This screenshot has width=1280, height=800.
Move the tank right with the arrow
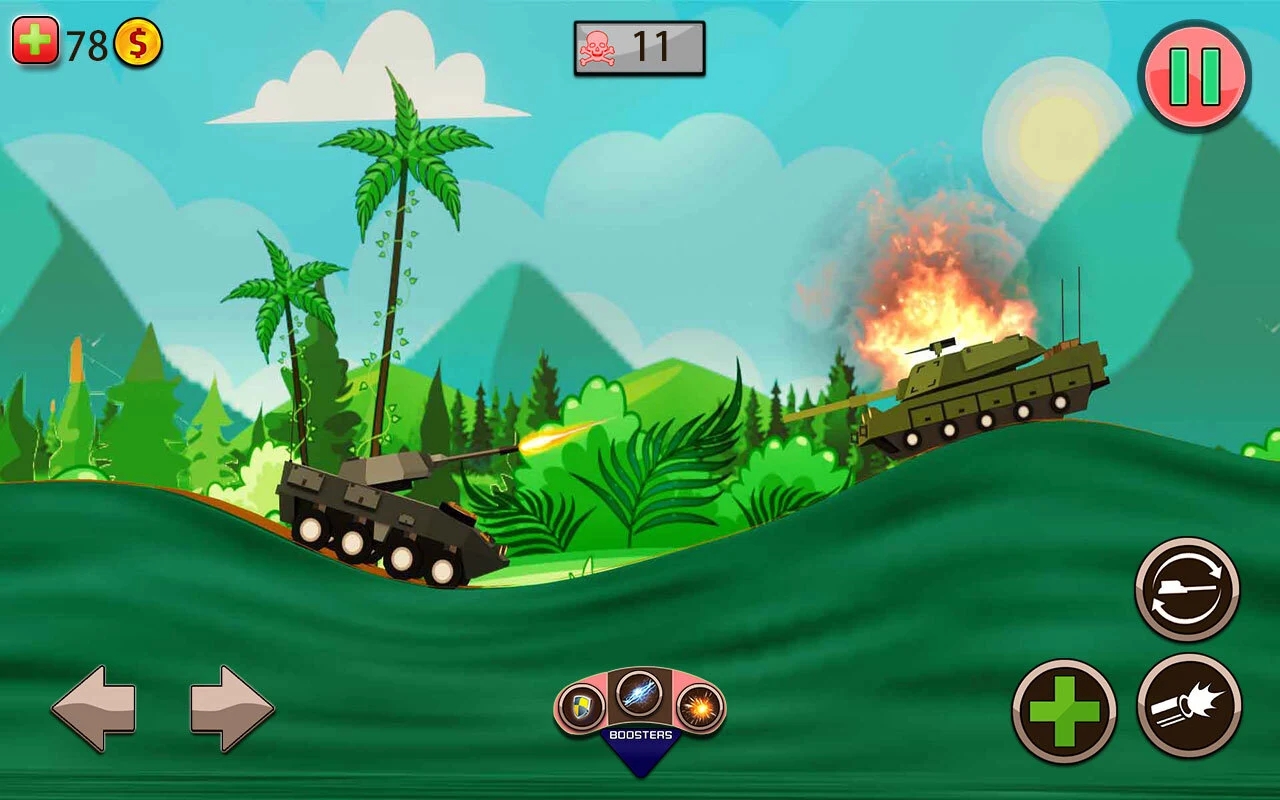(x=232, y=708)
